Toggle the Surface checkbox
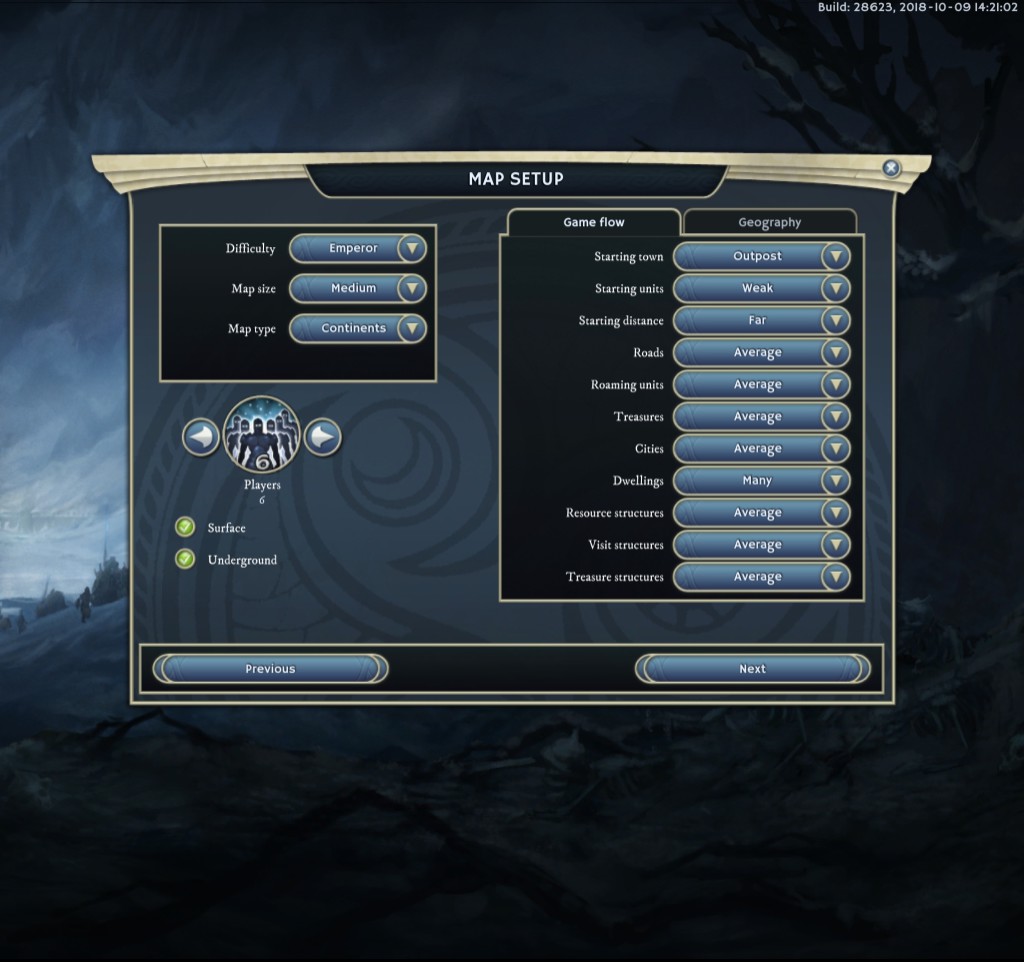Image resolution: width=1024 pixels, height=962 pixels. coord(185,528)
